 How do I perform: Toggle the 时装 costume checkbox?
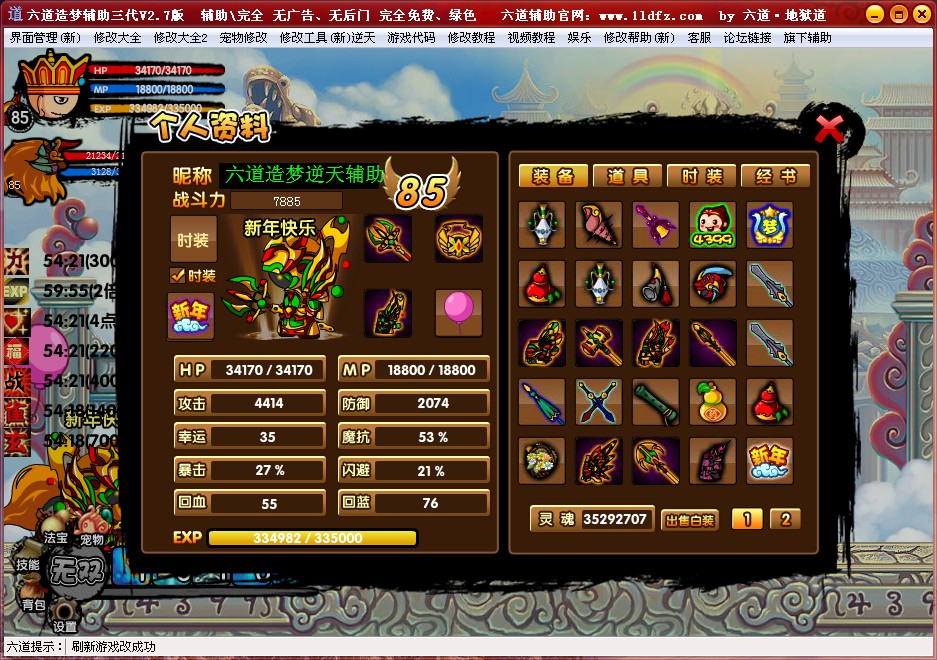point(178,276)
